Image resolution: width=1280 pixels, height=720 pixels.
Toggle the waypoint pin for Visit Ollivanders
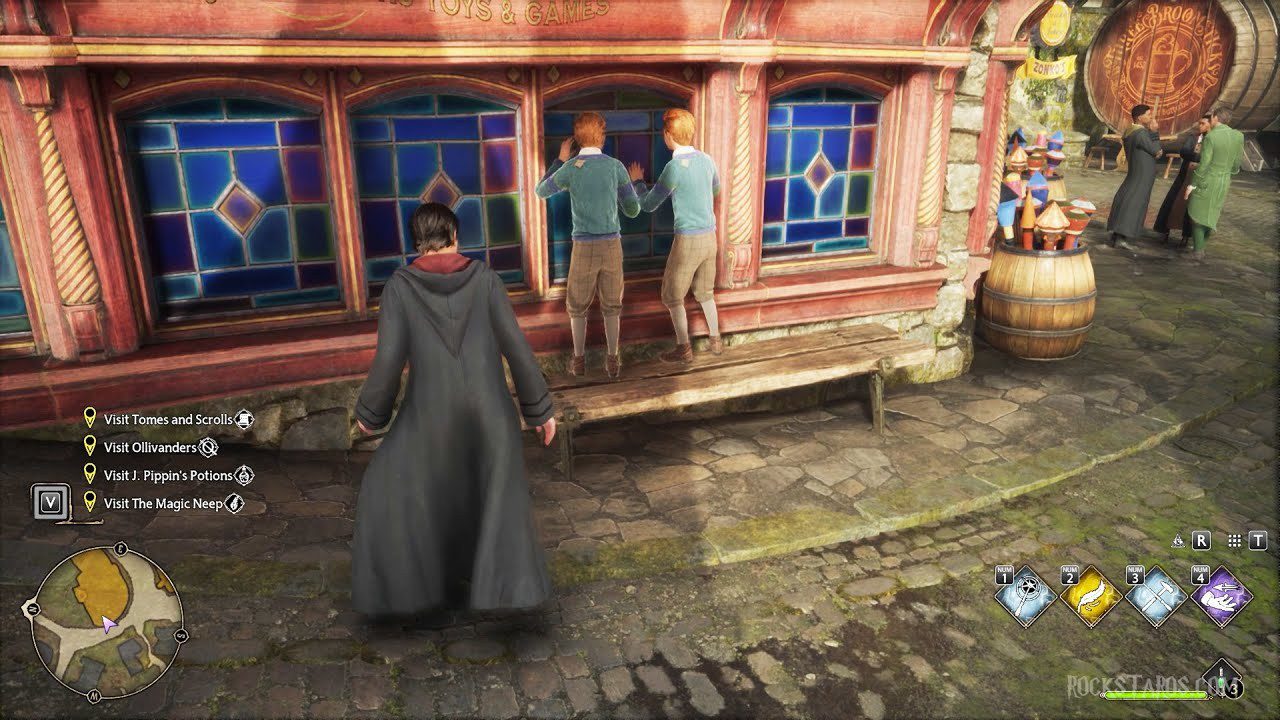(90, 447)
